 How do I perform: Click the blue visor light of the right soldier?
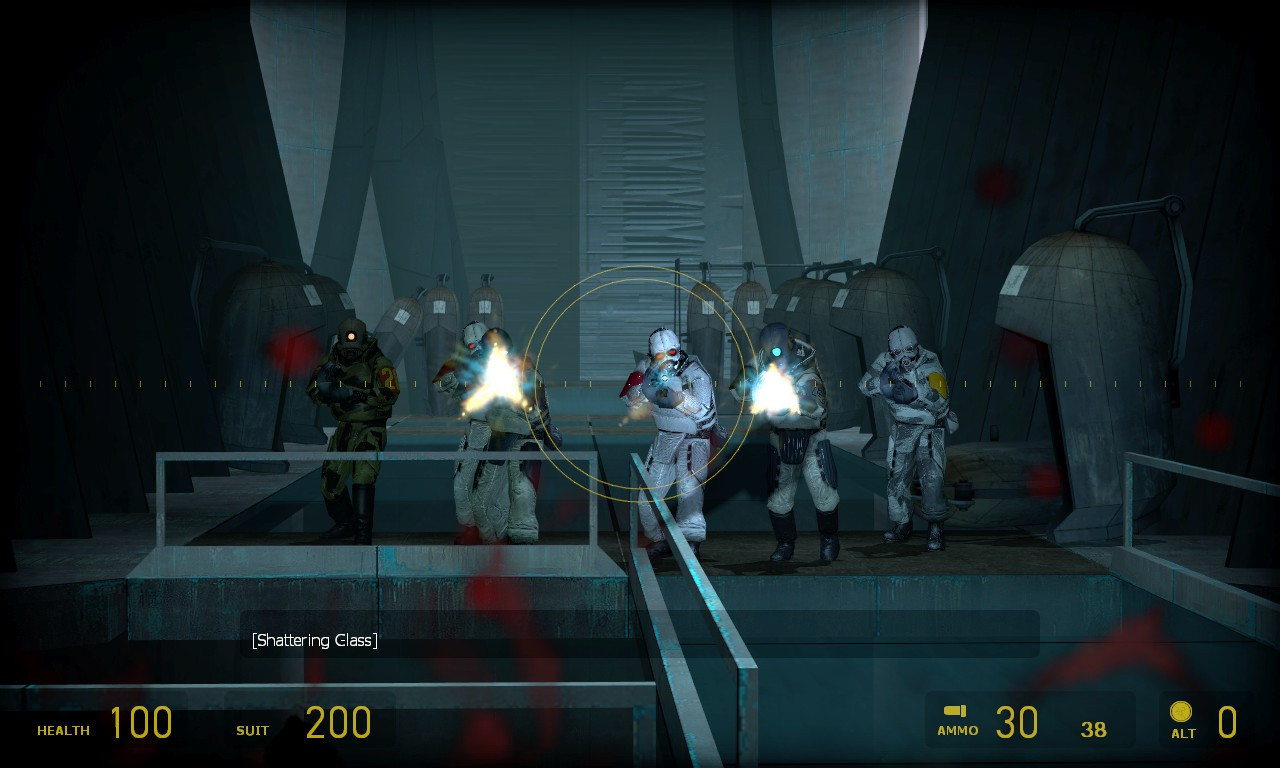pos(777,350)
